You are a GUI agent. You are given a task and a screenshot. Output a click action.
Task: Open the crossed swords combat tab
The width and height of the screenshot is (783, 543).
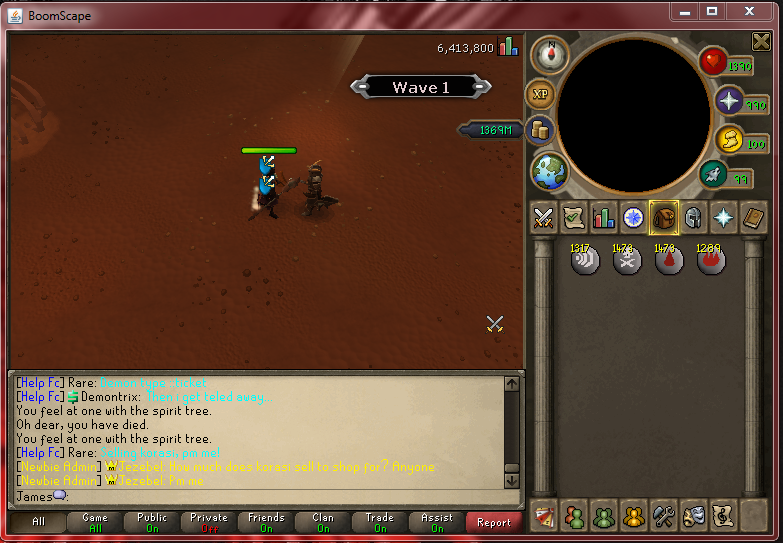click(x=544, y=217)
